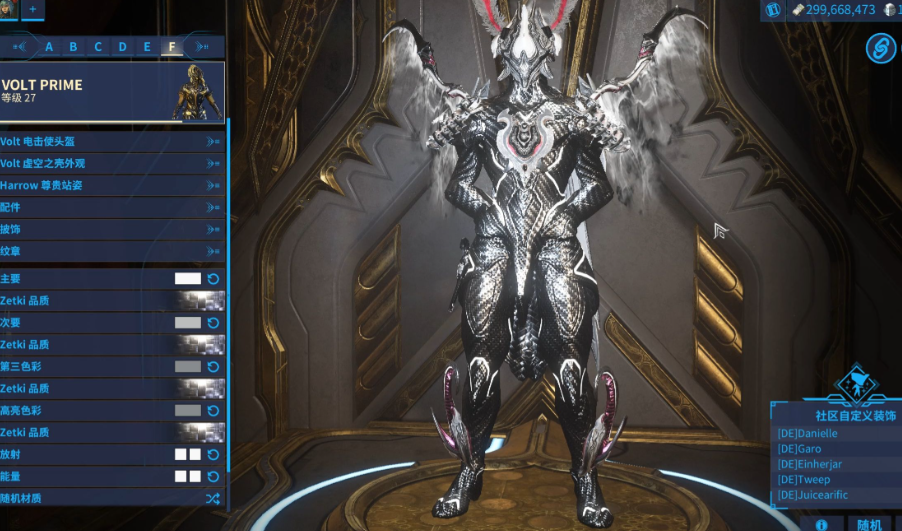
Task: Open the Volt 电击使头盔 helmet selection
Action: pyautogui.click(x=112, y=141)
